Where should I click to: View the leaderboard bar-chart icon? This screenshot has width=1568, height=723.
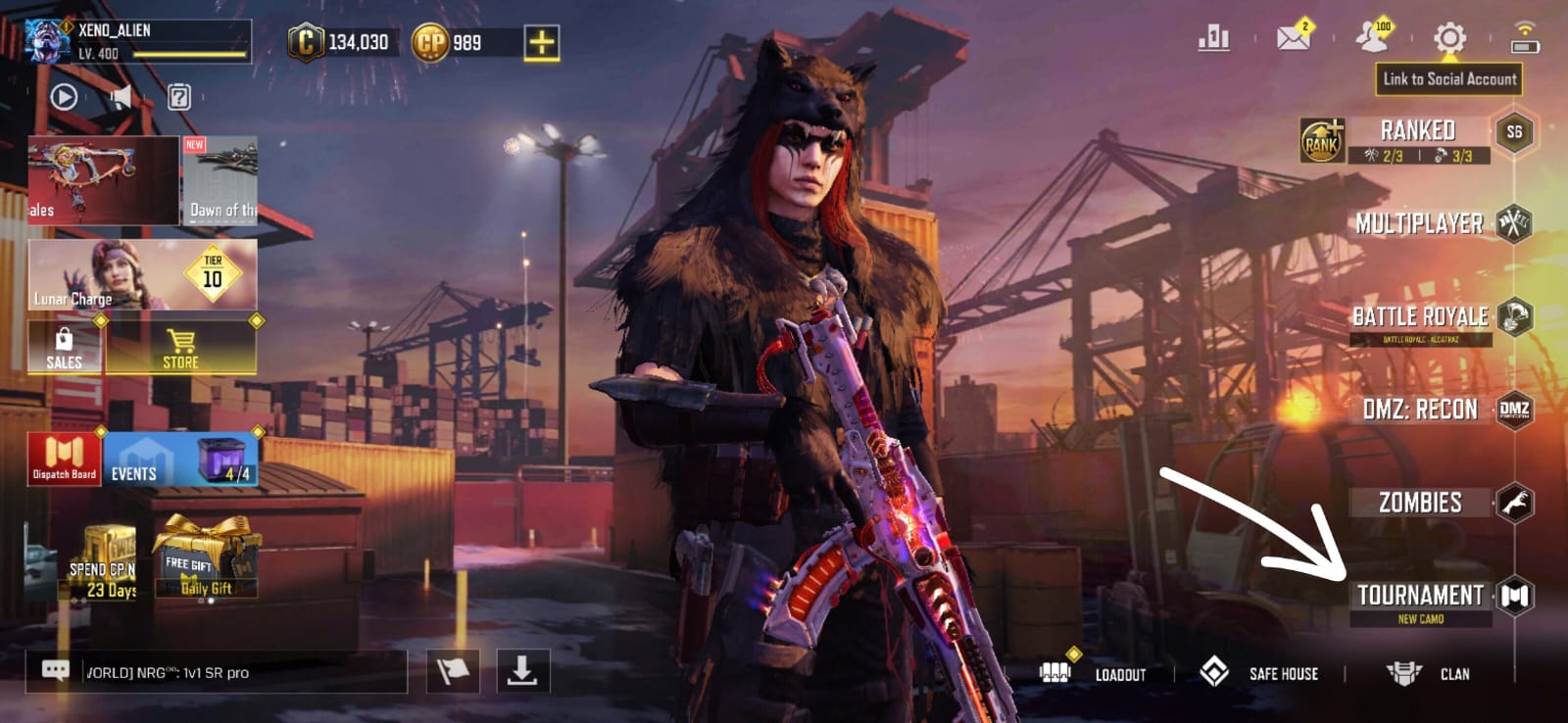(x=1213, y=38)
